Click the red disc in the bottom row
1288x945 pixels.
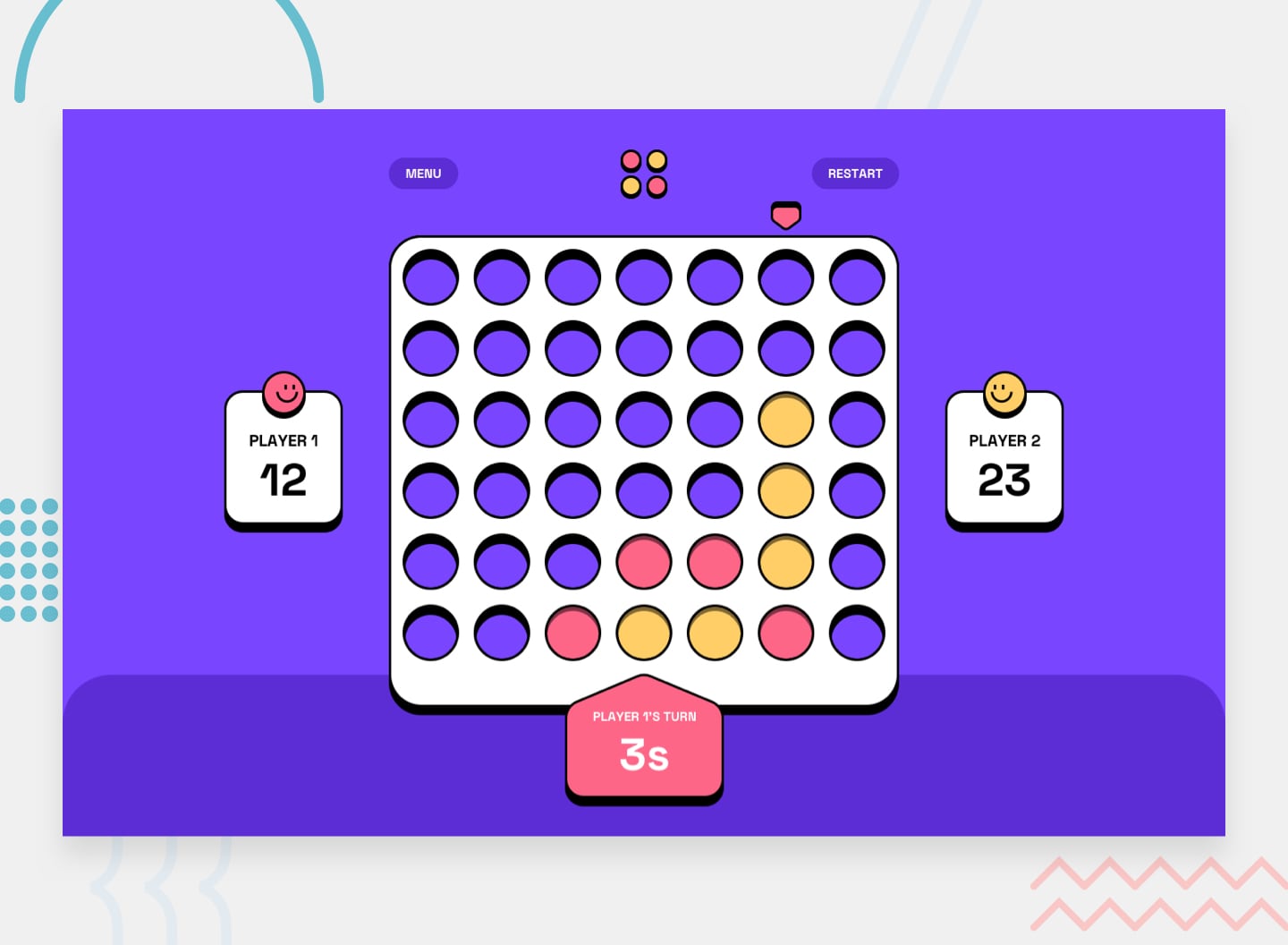click(x=572, y=634)
